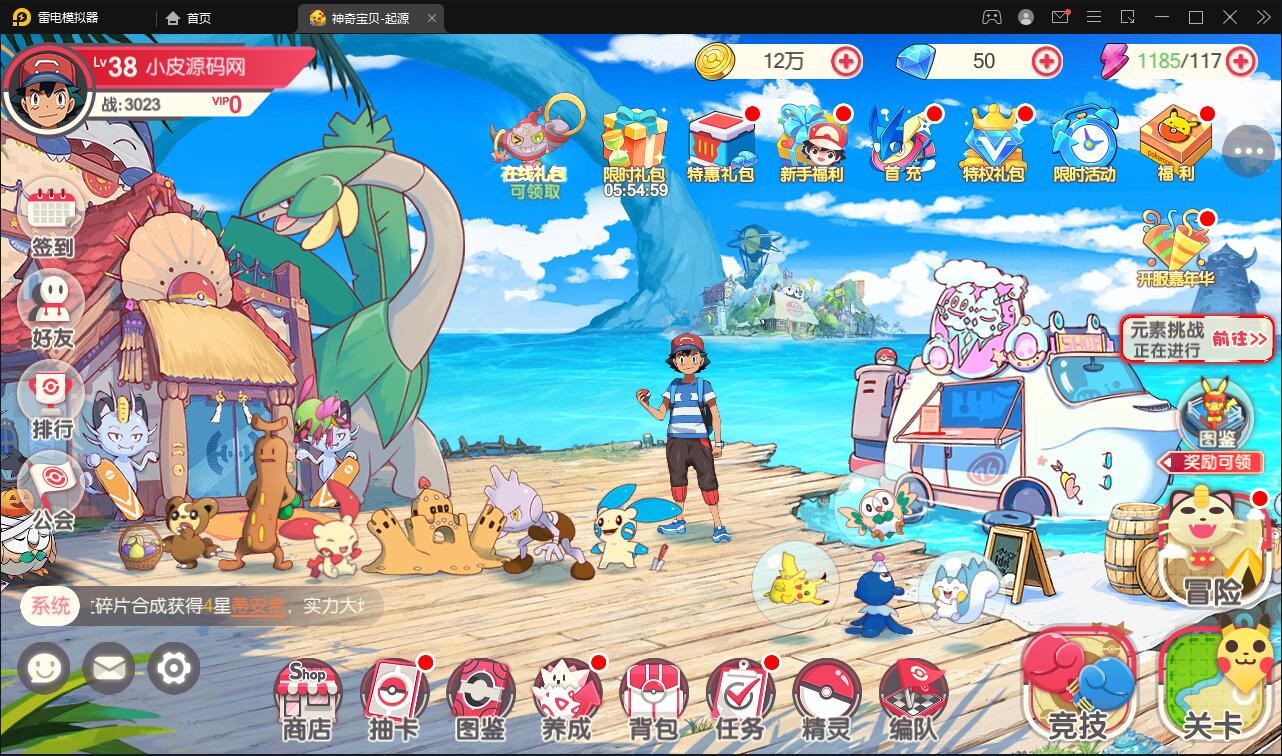Open the 签到 daily check-in
Viewport: 1282px width, 756px height.
(52, 218)
